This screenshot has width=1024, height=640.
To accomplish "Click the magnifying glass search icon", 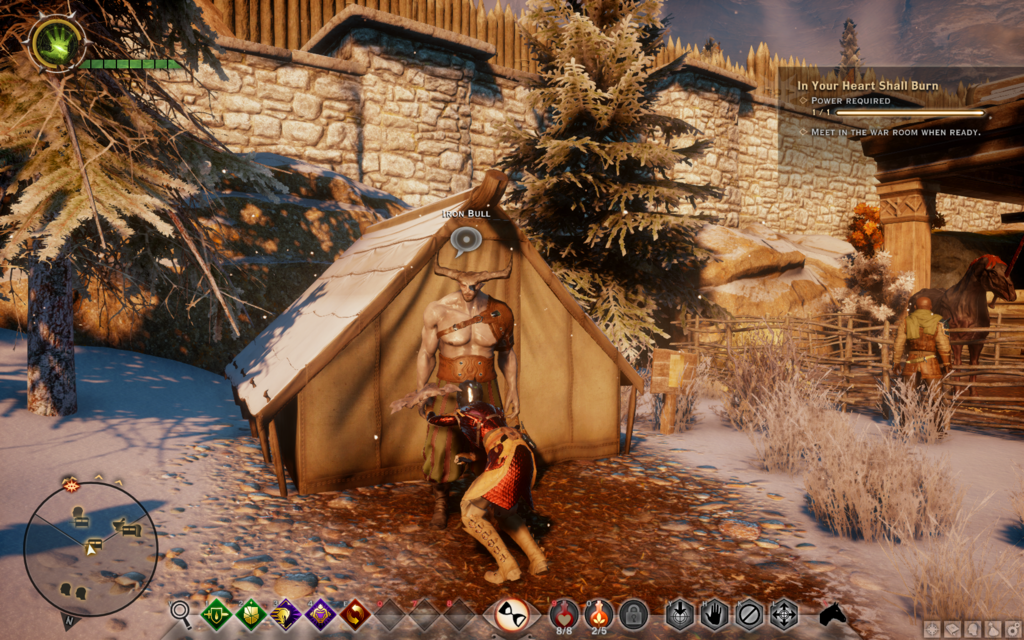I will point(181,612).
